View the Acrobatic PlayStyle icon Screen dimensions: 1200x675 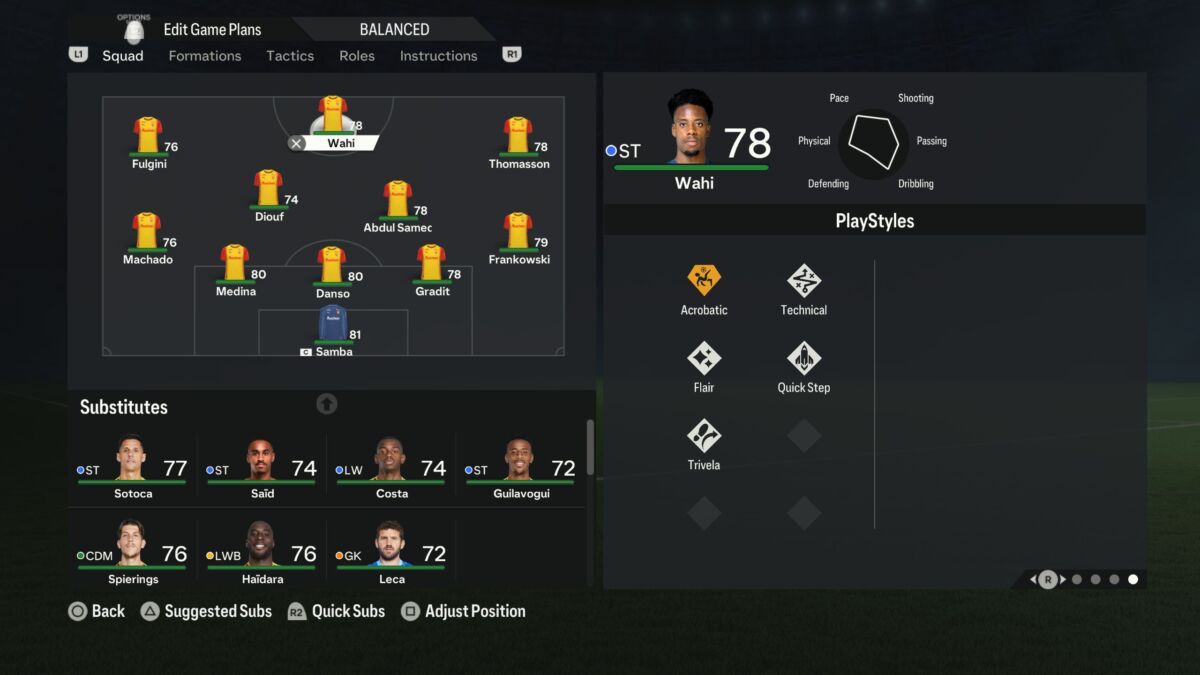[704, 281]
